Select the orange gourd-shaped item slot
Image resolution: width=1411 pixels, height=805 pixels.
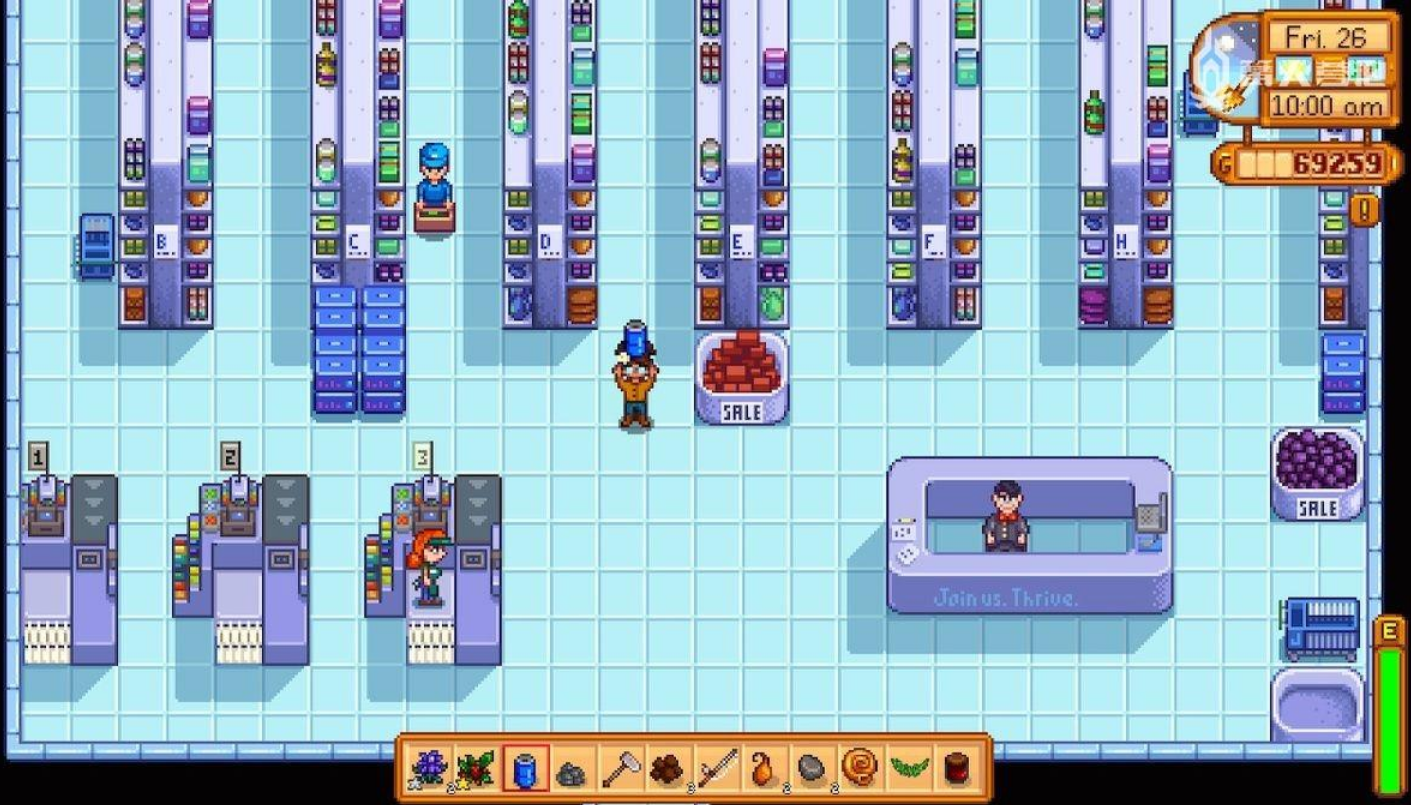pyautogui.click(x=765, y=769)
